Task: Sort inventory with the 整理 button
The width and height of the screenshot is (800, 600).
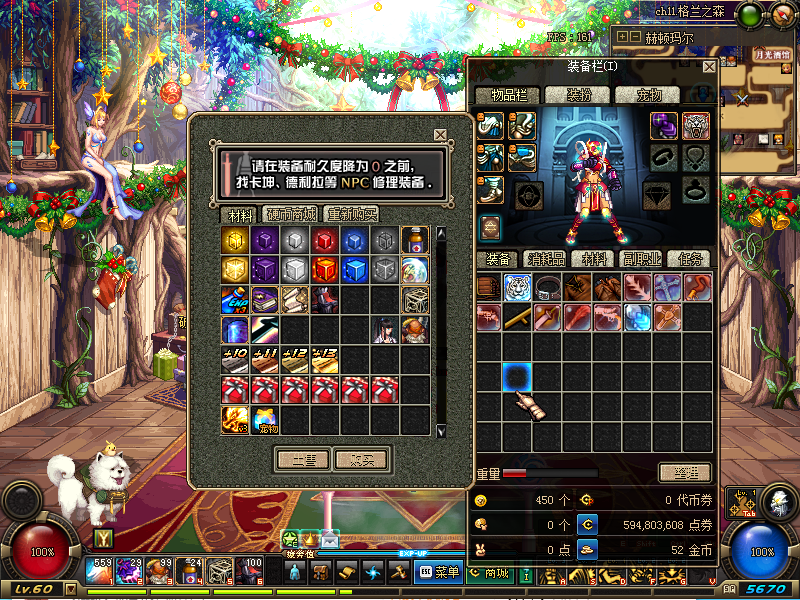Action: 685,472
